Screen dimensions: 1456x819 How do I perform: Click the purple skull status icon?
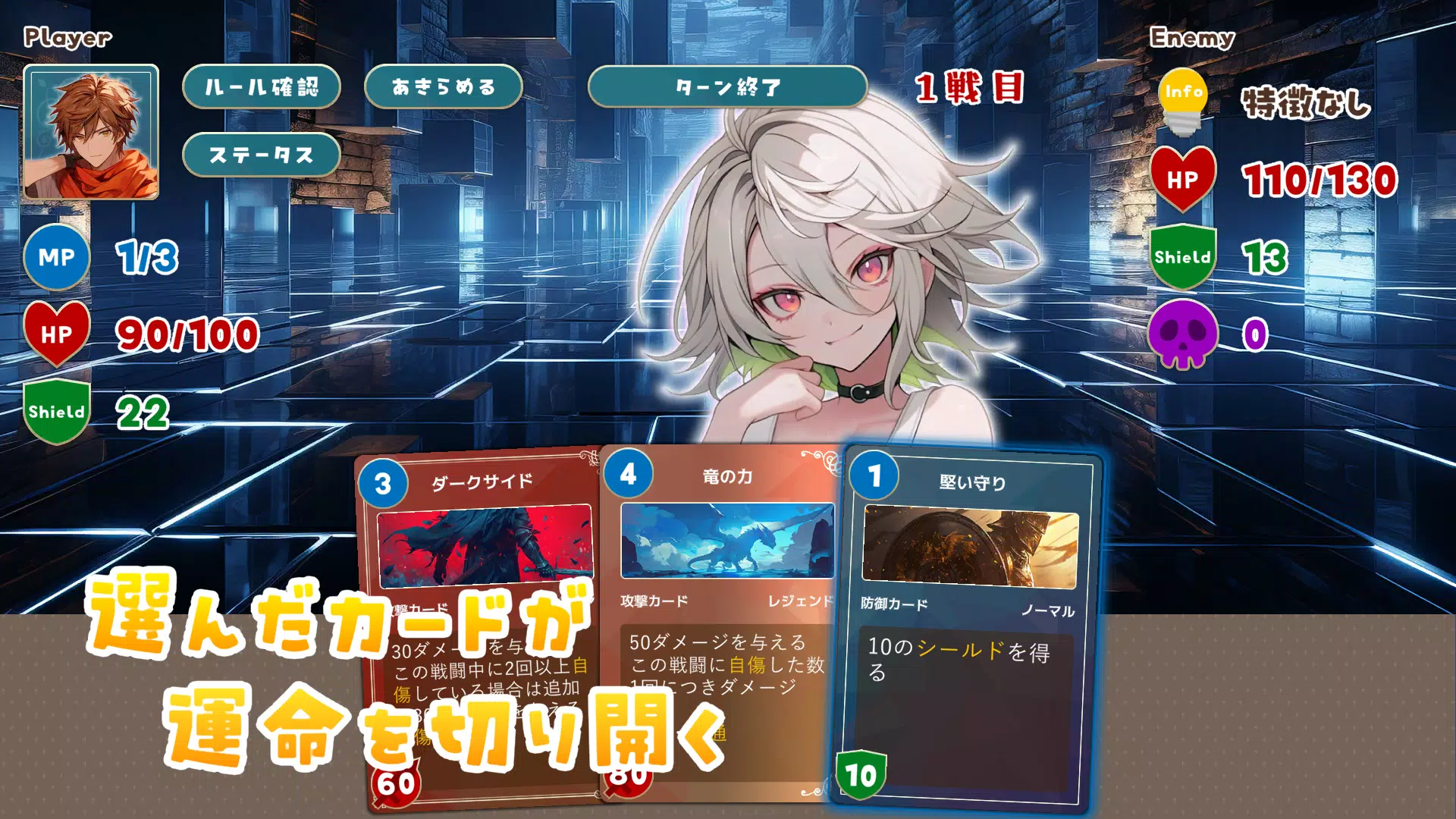coord(1181,334)
